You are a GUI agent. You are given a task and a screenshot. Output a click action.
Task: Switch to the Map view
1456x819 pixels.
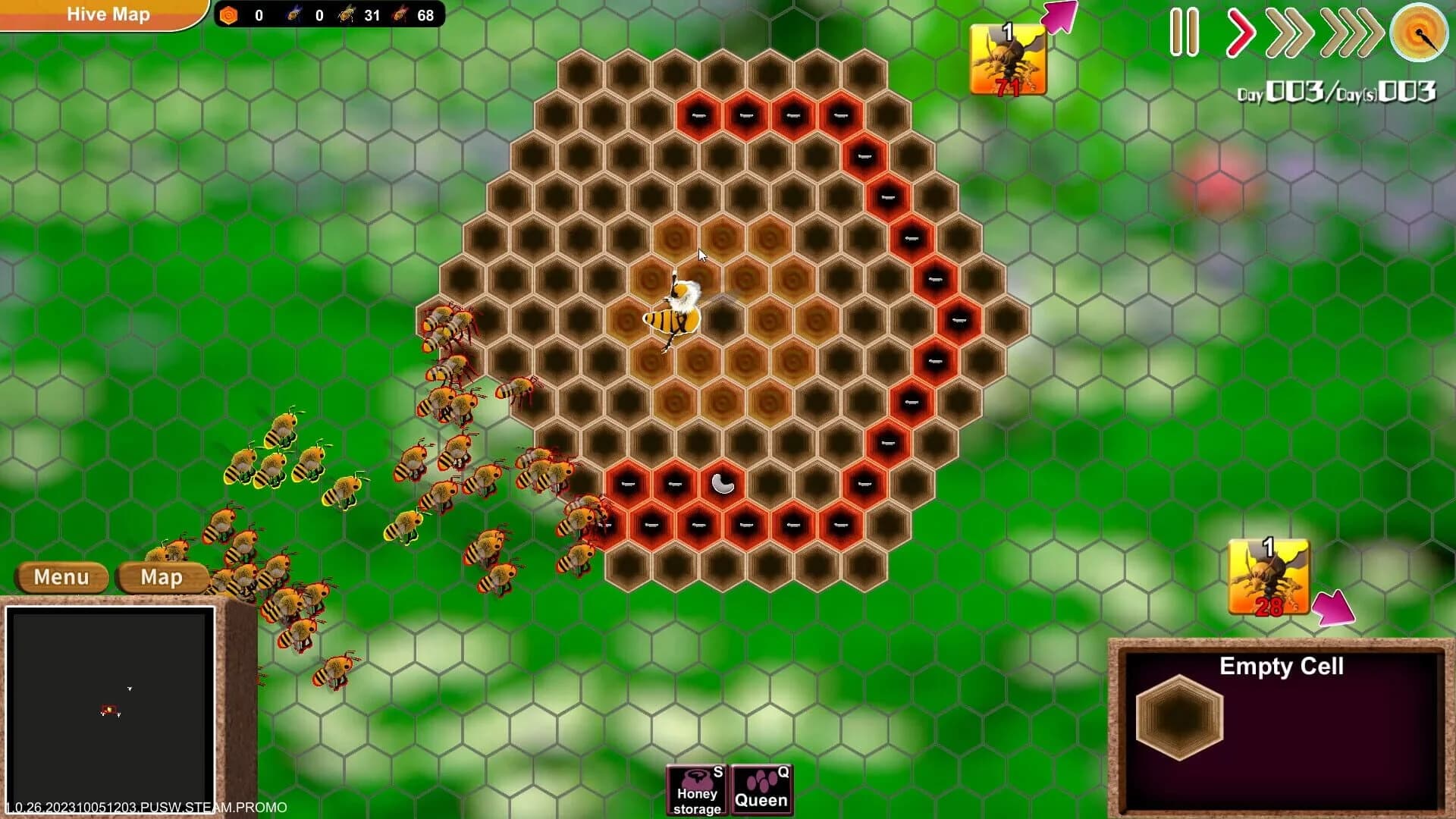coord(162,578)
